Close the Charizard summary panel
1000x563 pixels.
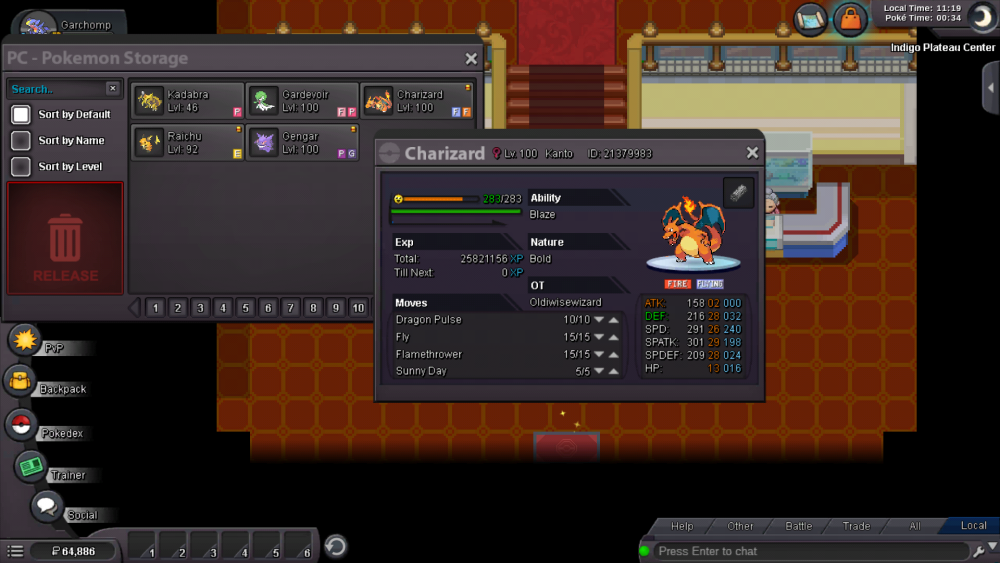point(752,153)
